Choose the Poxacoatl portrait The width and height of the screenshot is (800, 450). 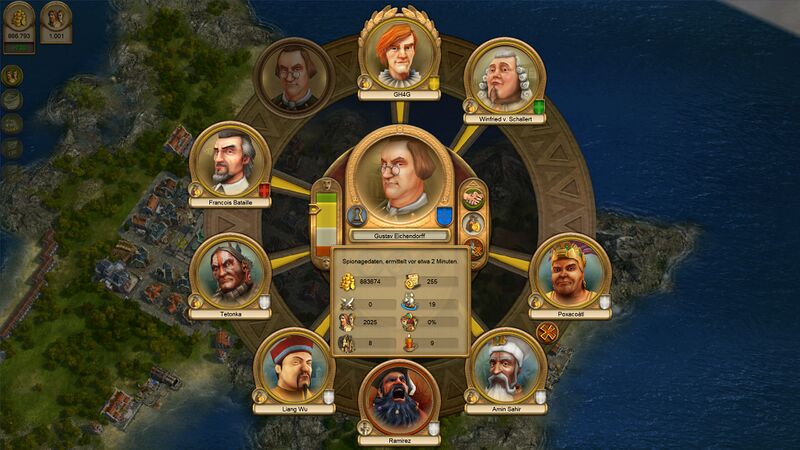click(570, 270)
